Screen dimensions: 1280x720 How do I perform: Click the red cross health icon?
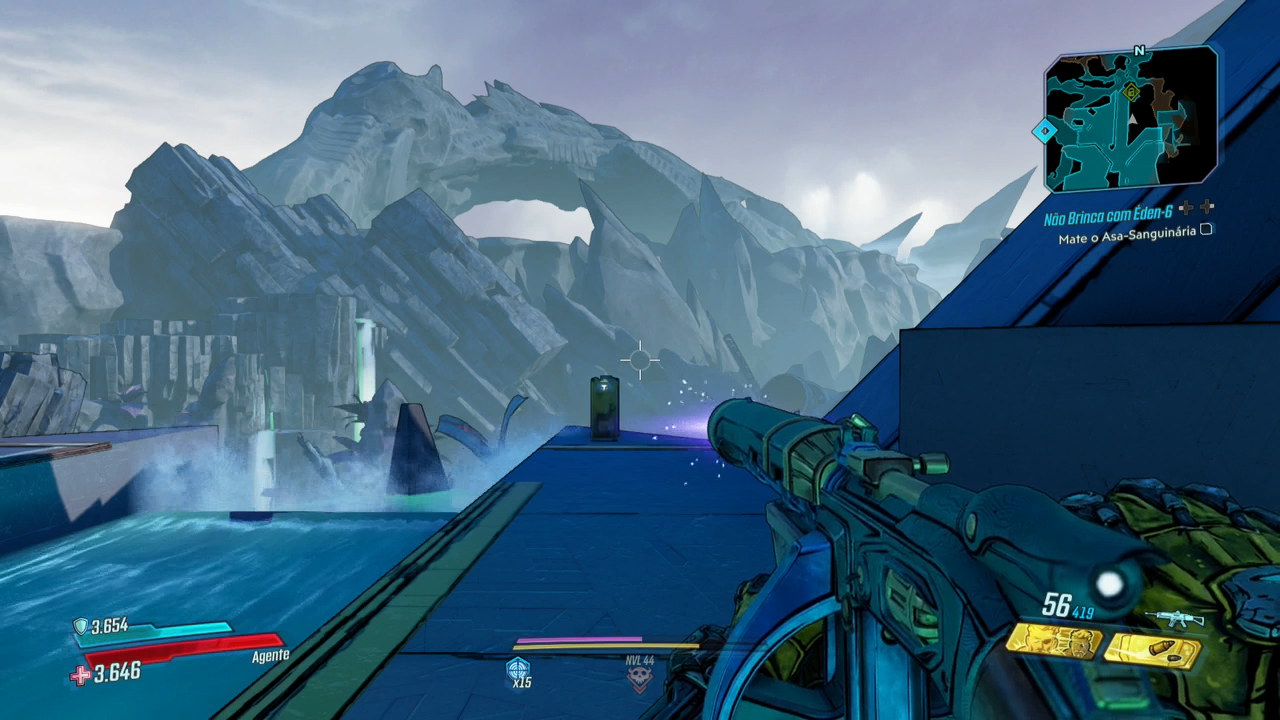click(x=80, y=675)
